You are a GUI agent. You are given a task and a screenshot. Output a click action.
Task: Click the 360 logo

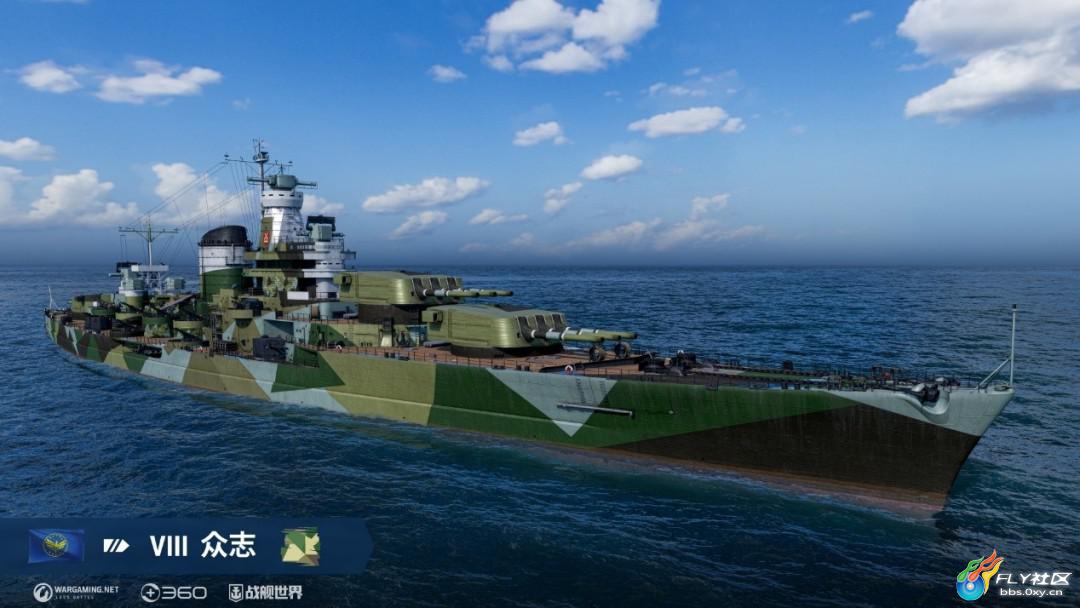174,592
